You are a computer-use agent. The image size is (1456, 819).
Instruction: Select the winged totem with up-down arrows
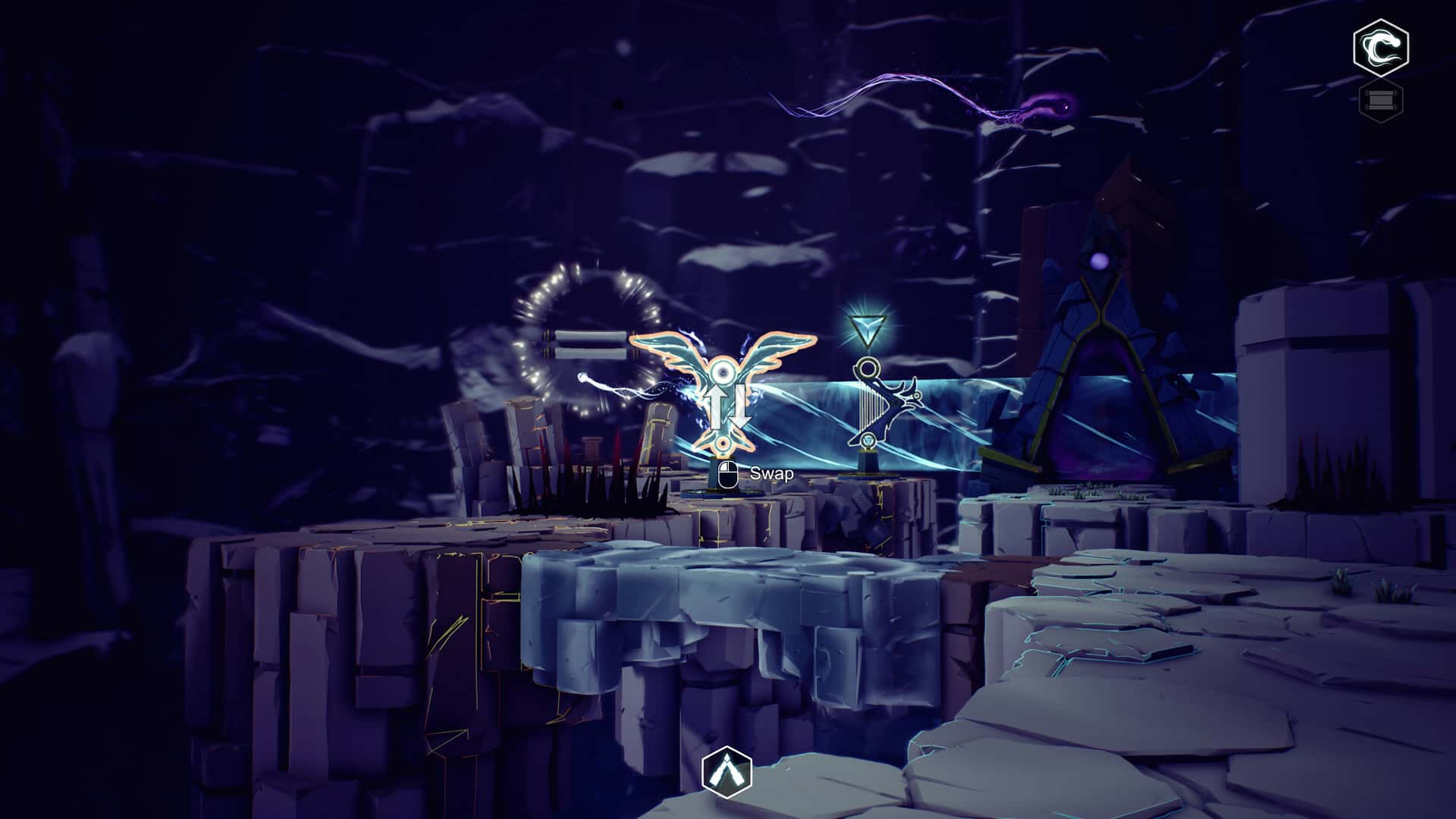[723, 394]
